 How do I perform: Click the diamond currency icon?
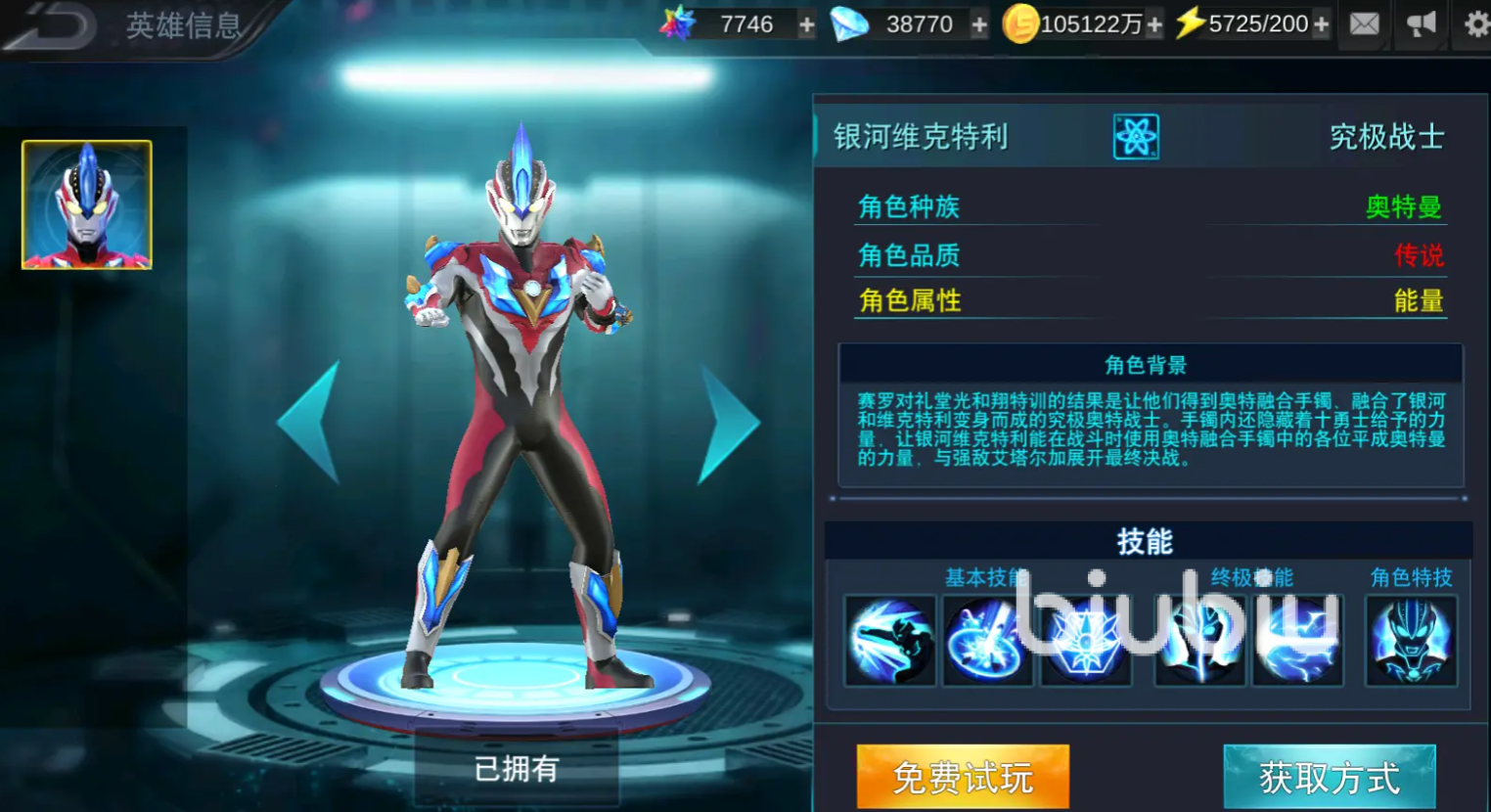coord(848,23)
